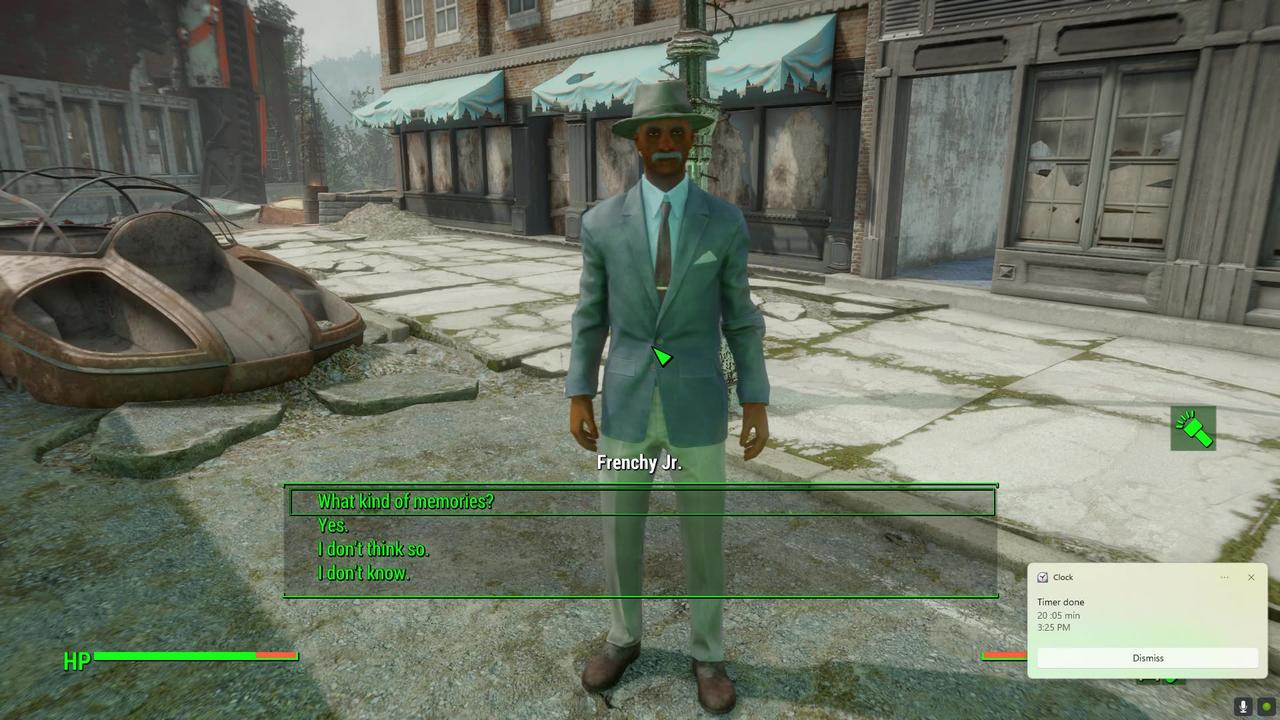Pick the 'I don't think so.' reply
1280x720 pixels.
click(373, 549)
